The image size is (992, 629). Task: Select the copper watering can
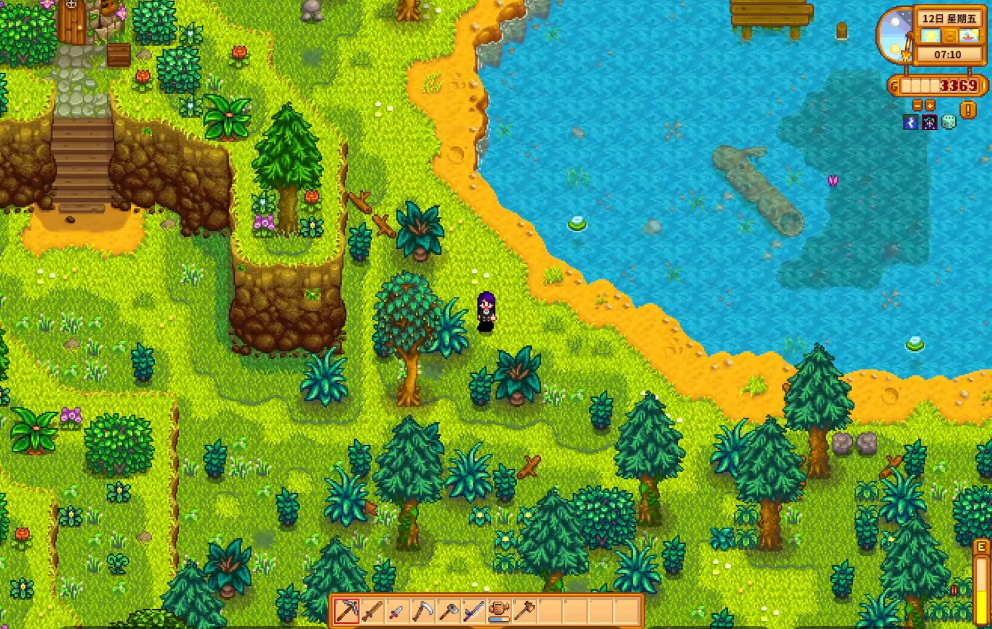click(499, 611)
